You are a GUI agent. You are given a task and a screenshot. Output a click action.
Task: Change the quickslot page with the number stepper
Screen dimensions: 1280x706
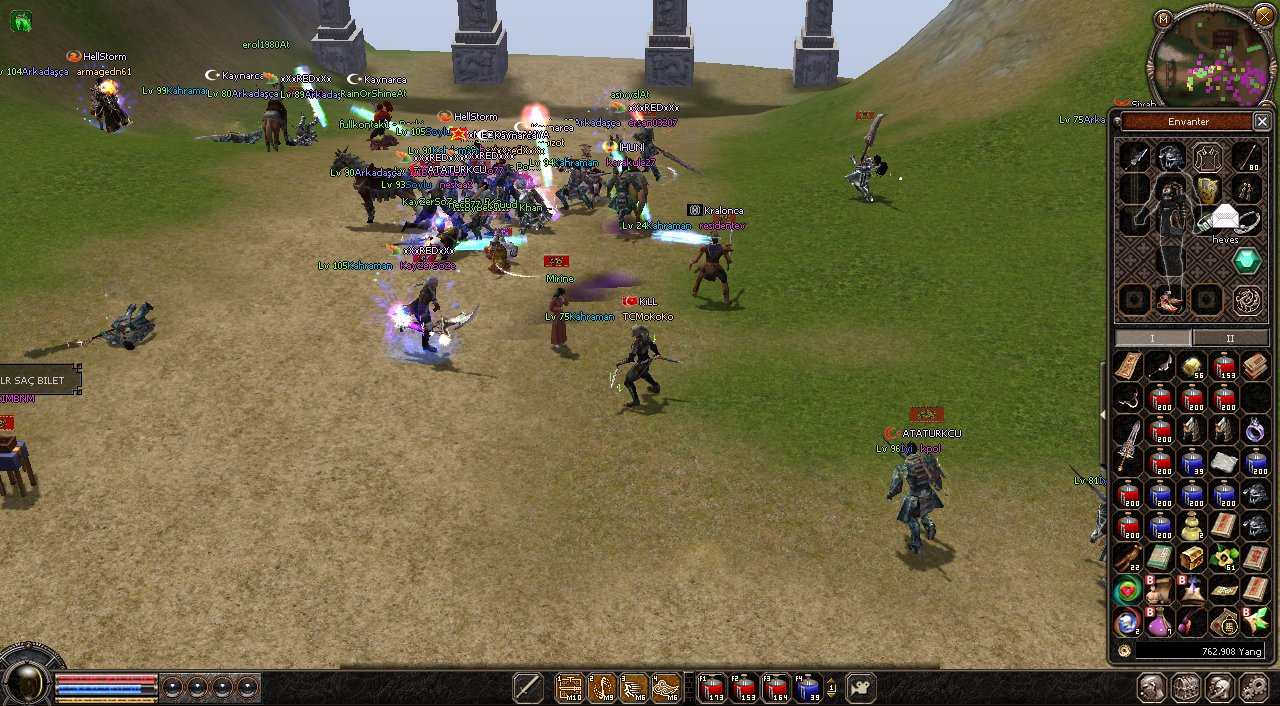pos(832,687)
